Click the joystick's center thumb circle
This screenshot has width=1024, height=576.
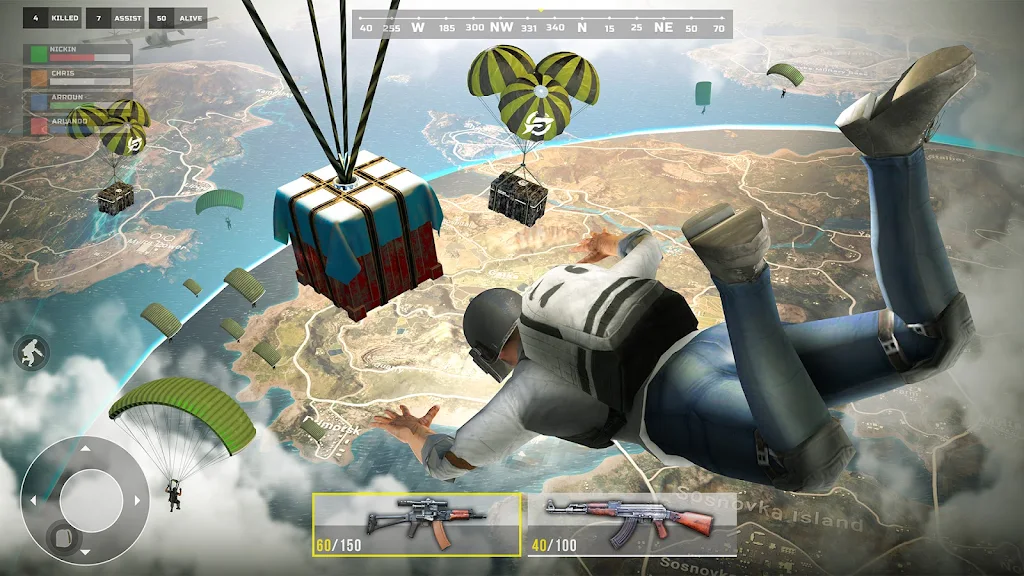tap(90, 499)
